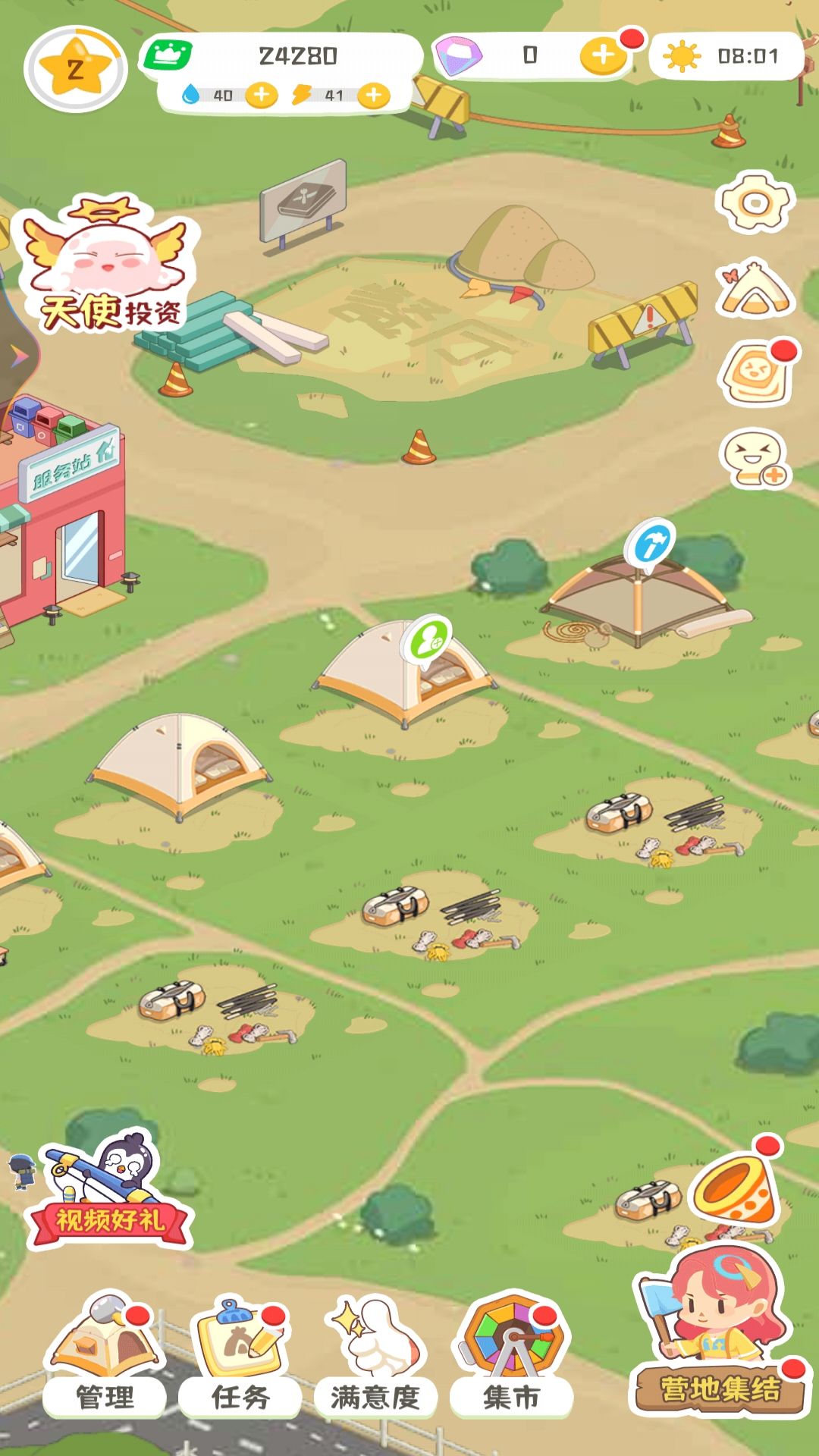The height and width of the screenshot is (1456, 819).
Task: Open the 管理 management menu
Action: pyautogui.click(x=105, y=1356)
